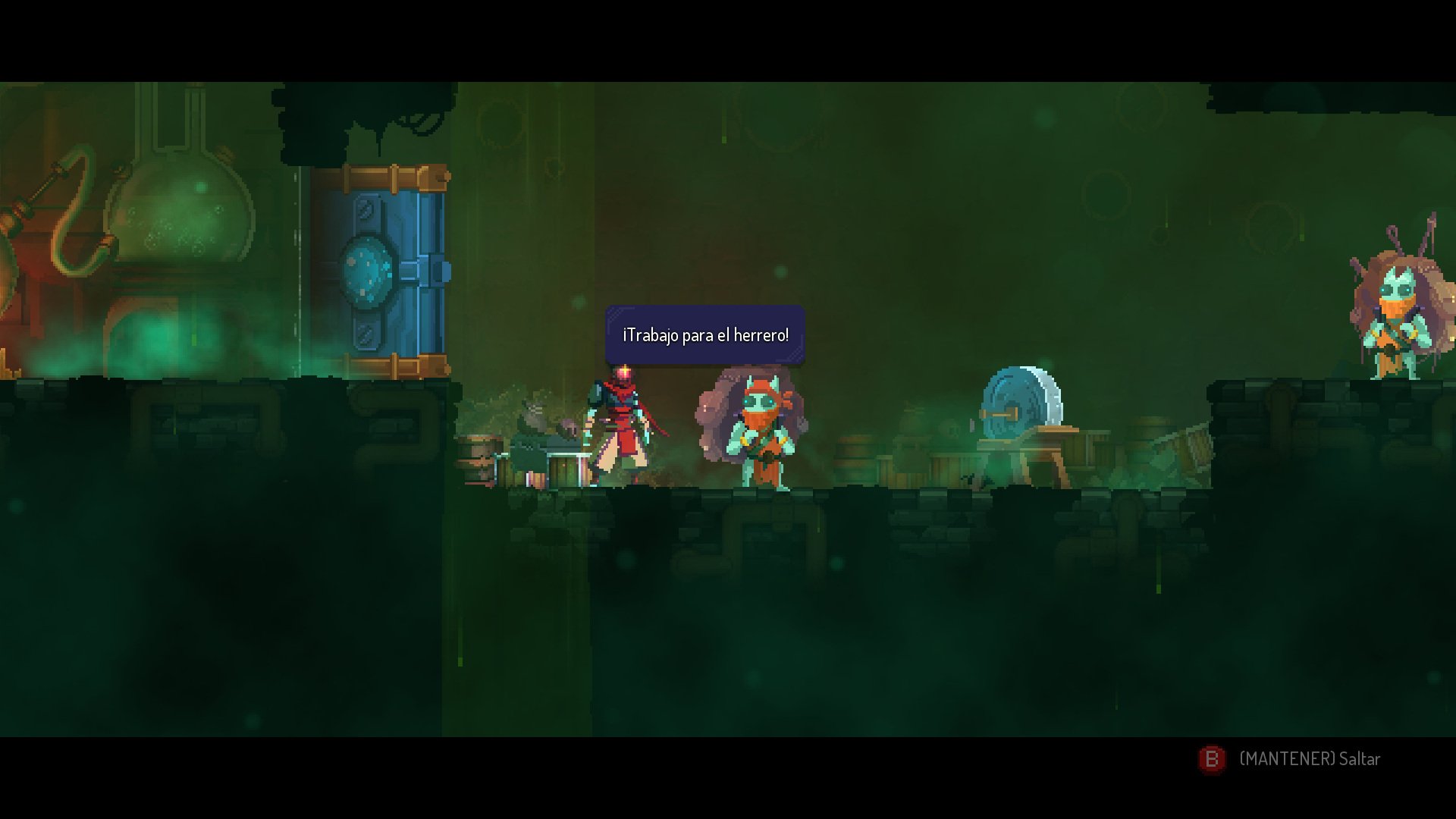Select the word 'Saltar' in the prompt text
This screenshot has width=1456, height=819.
pyautogui.click(x=1357, y=758)
